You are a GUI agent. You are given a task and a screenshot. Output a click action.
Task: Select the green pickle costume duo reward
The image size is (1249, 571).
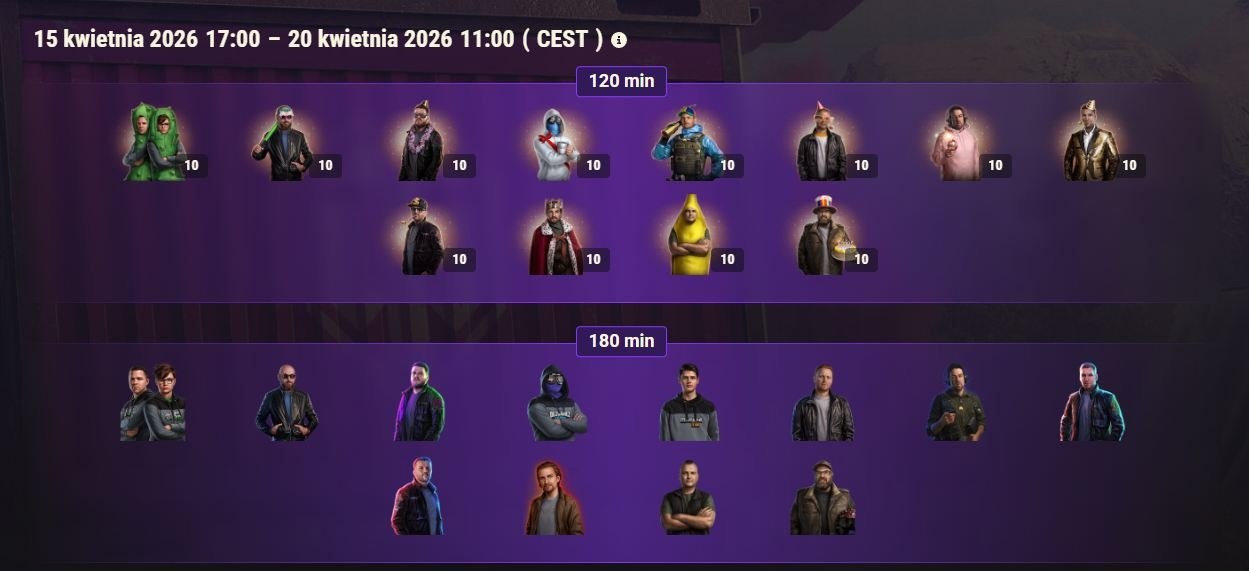[x=155, y=143]
